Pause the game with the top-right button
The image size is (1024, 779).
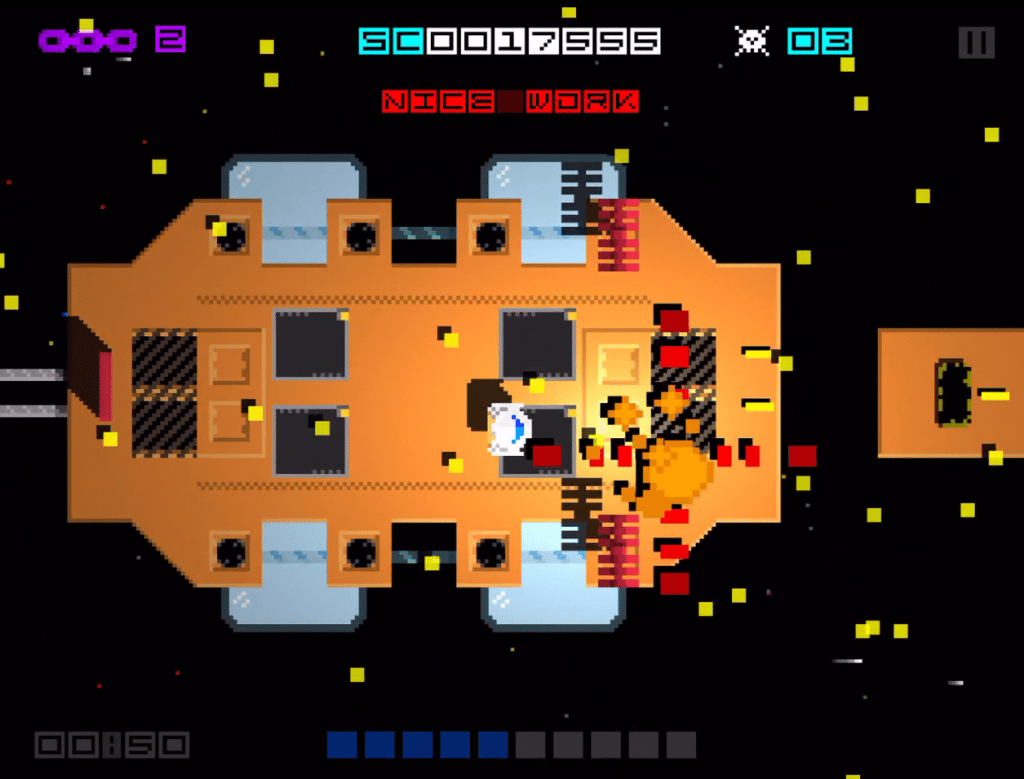pos(976,42)
